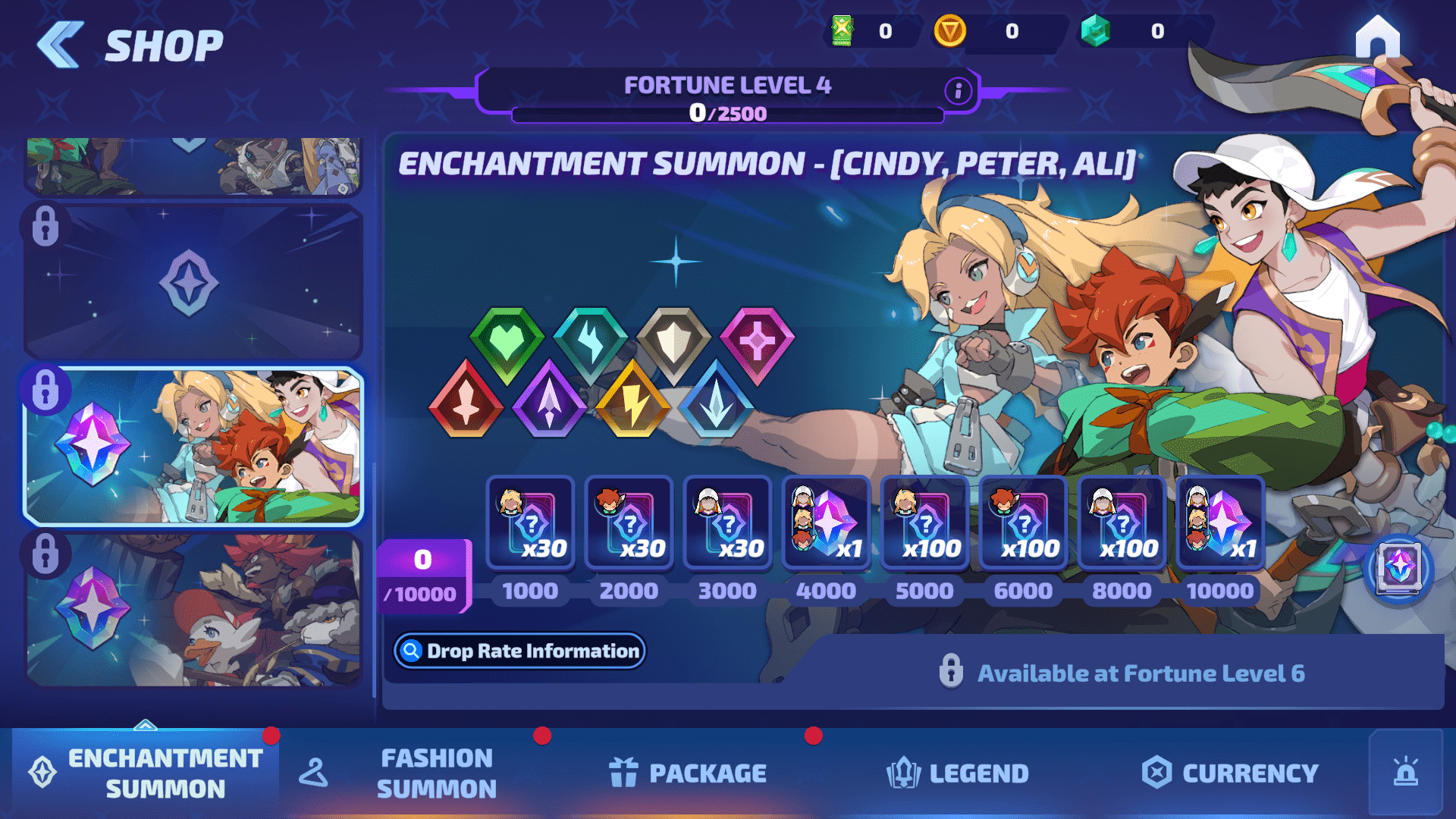Image resolution: width=1456 pixels, height=819 pixels.
Task: Select the Cindy, Peter, Ali summon banner
Action: (x=193, y=447)
